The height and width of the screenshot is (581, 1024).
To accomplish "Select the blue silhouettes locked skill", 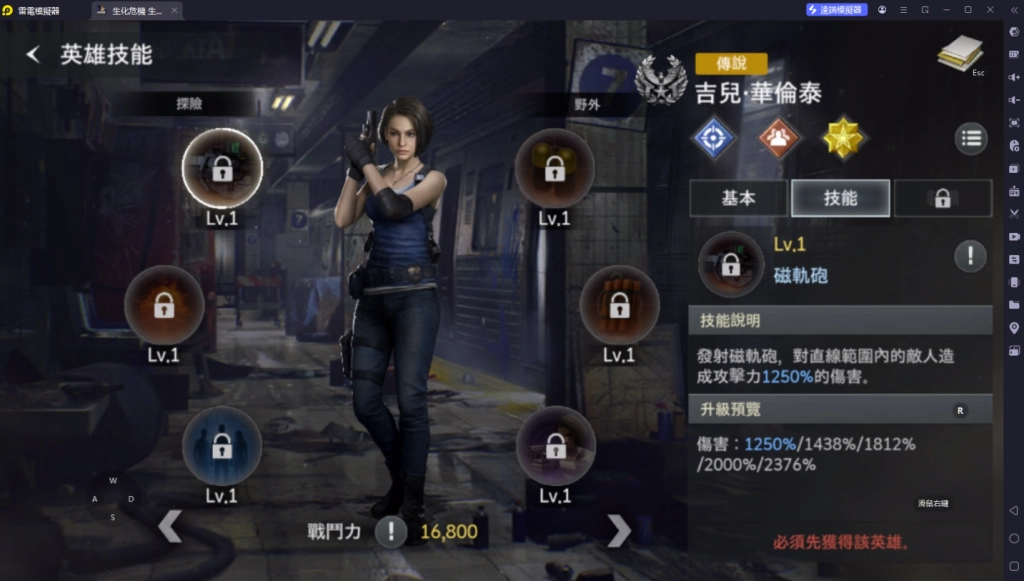I will pyautogui.click(x=222, y=446).
